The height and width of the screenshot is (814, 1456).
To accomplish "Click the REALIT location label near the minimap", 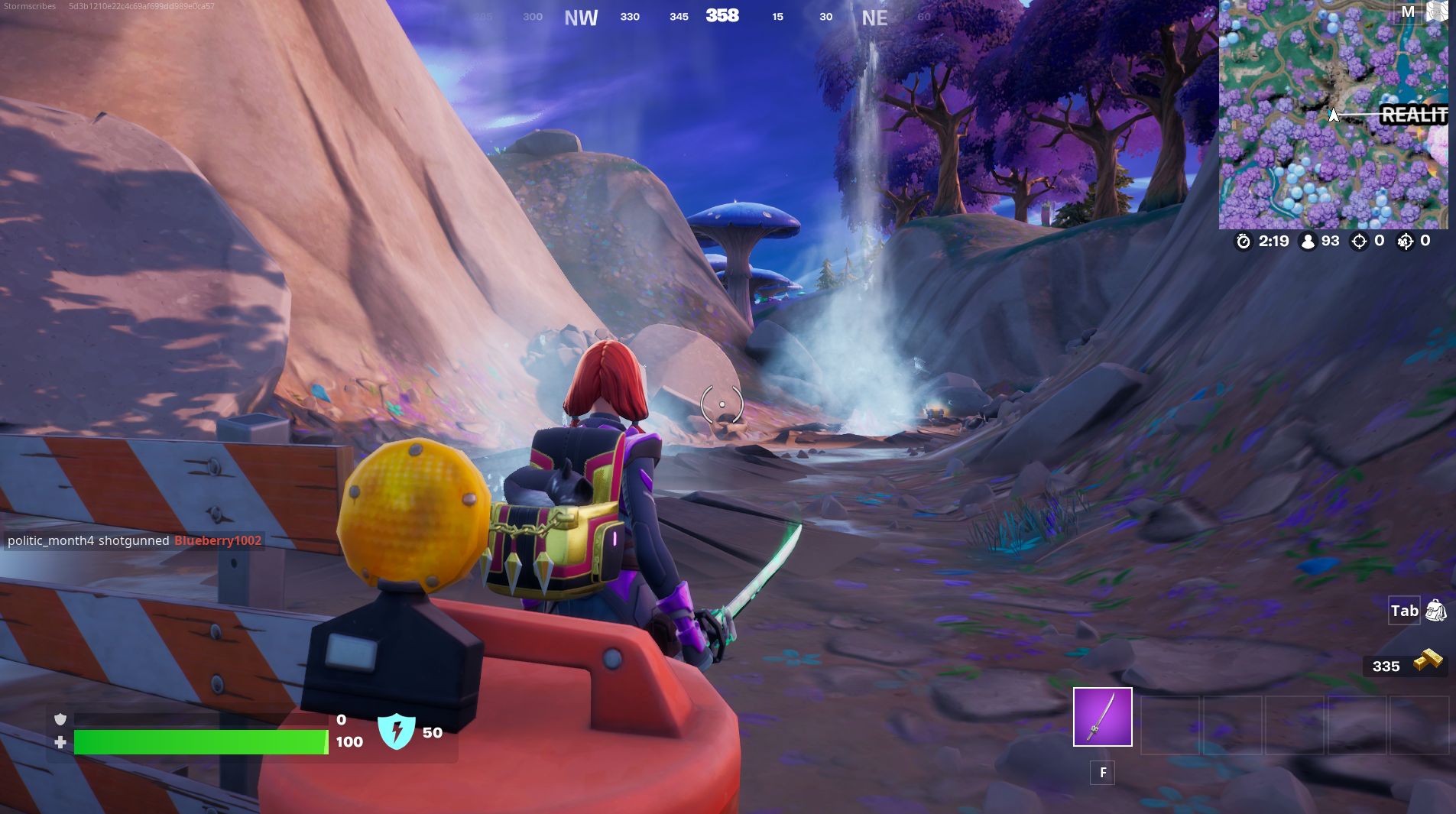I will click(1413, 115).
